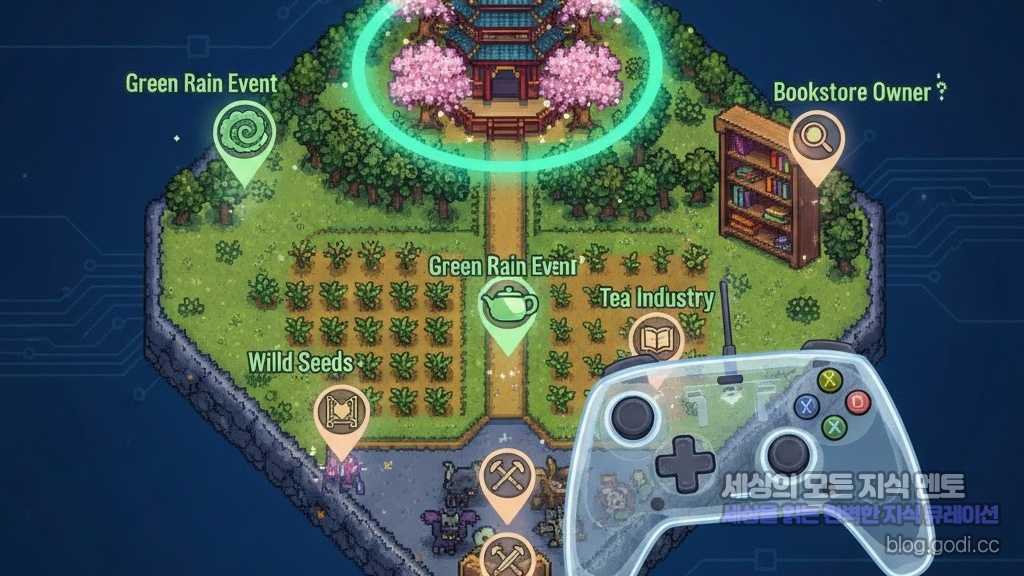This screenshot has width=1024, height=576.
Task: Choose the Tea Industry book marker
Action: point(655,340)
